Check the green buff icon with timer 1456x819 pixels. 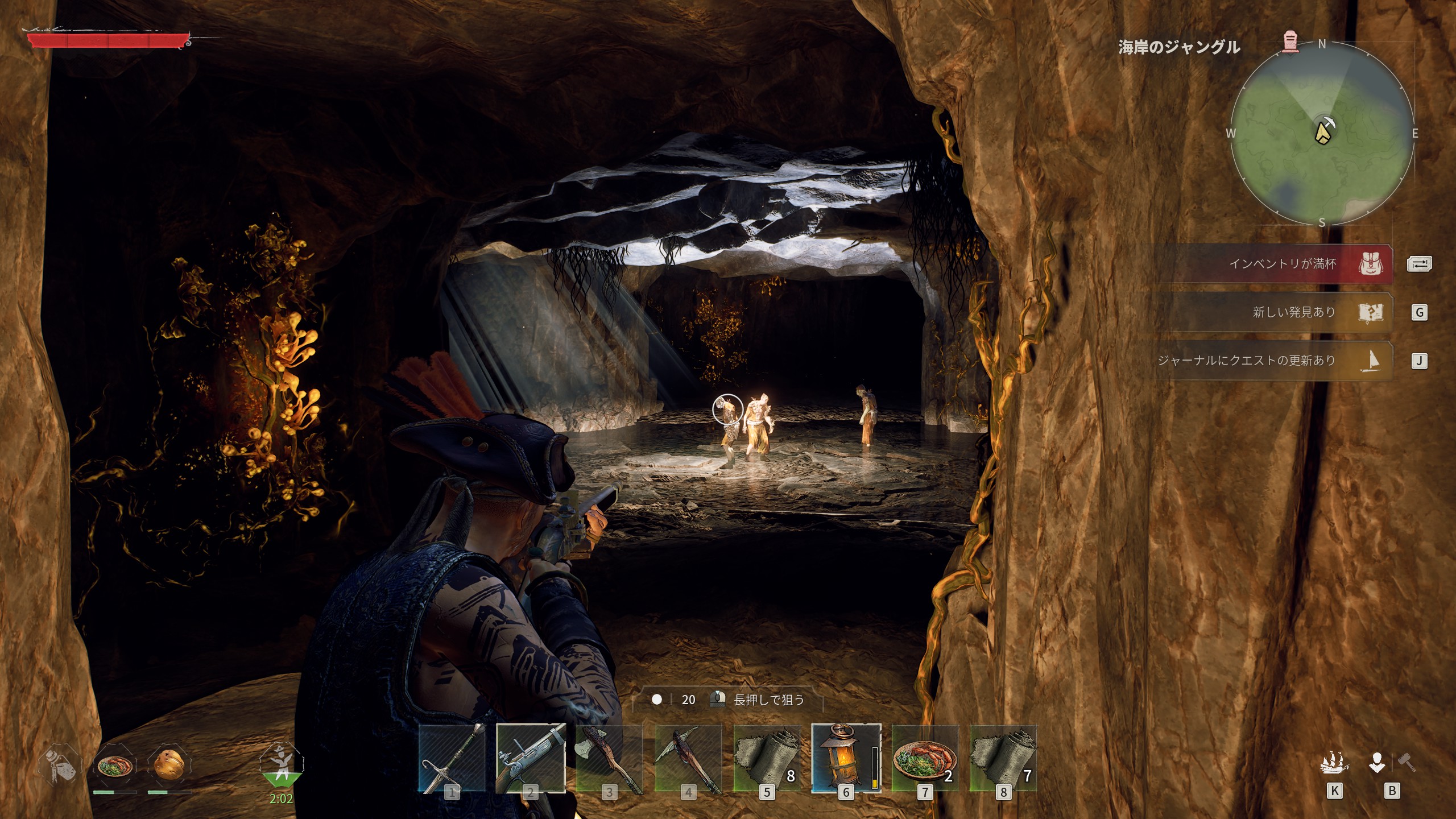click(282, 765)
